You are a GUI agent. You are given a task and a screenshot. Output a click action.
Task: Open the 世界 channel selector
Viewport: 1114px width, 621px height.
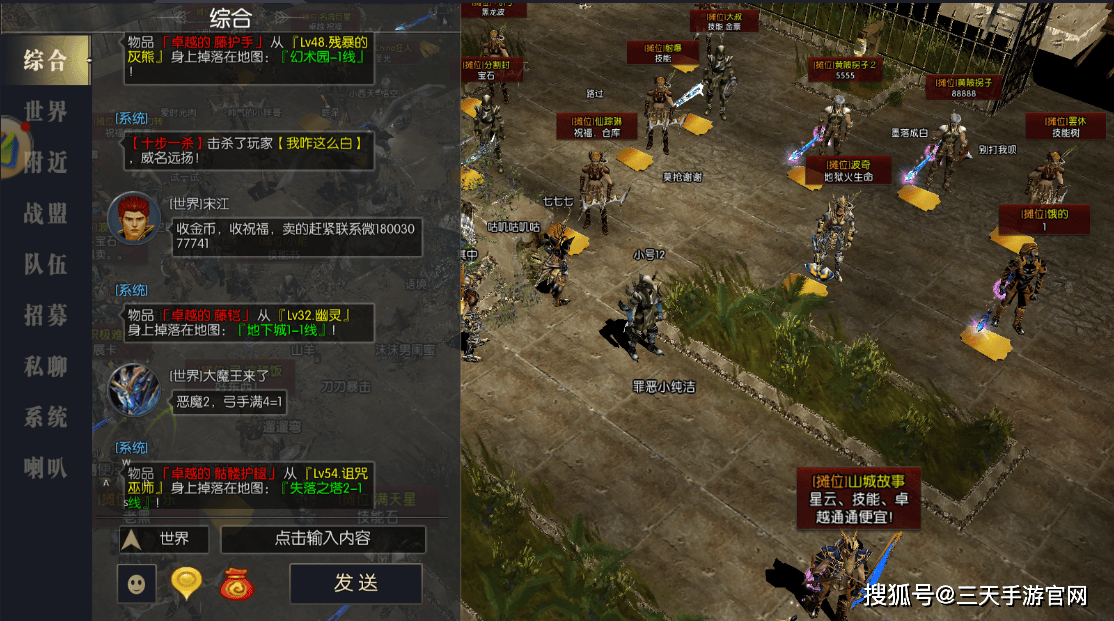(164, 539)
